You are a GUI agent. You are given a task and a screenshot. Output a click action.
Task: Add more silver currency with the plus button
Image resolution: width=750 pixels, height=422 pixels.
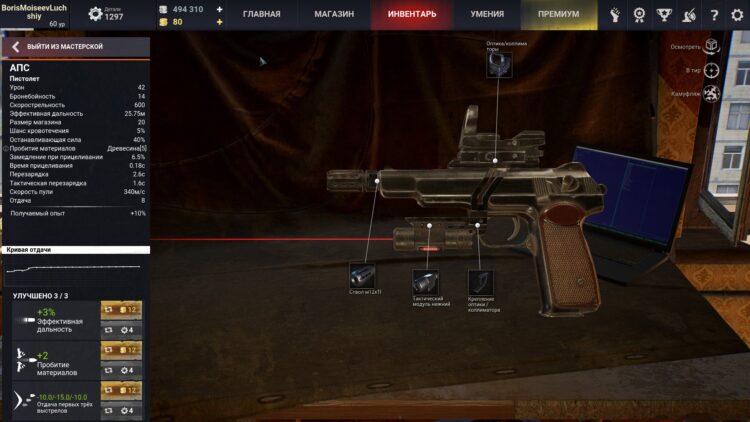click(x=220, y=8)
